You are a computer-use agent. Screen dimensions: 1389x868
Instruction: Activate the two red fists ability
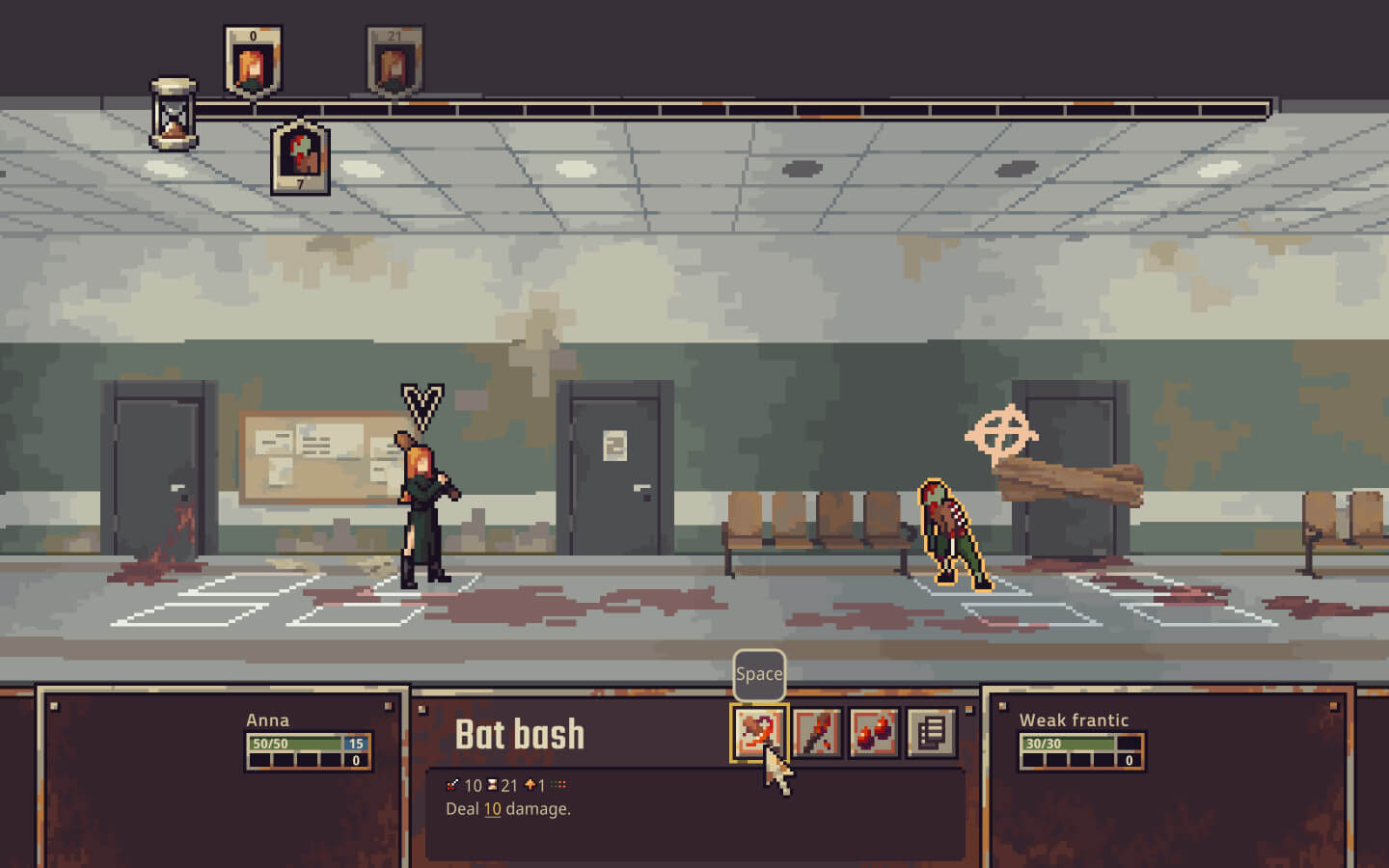(874, 733)
